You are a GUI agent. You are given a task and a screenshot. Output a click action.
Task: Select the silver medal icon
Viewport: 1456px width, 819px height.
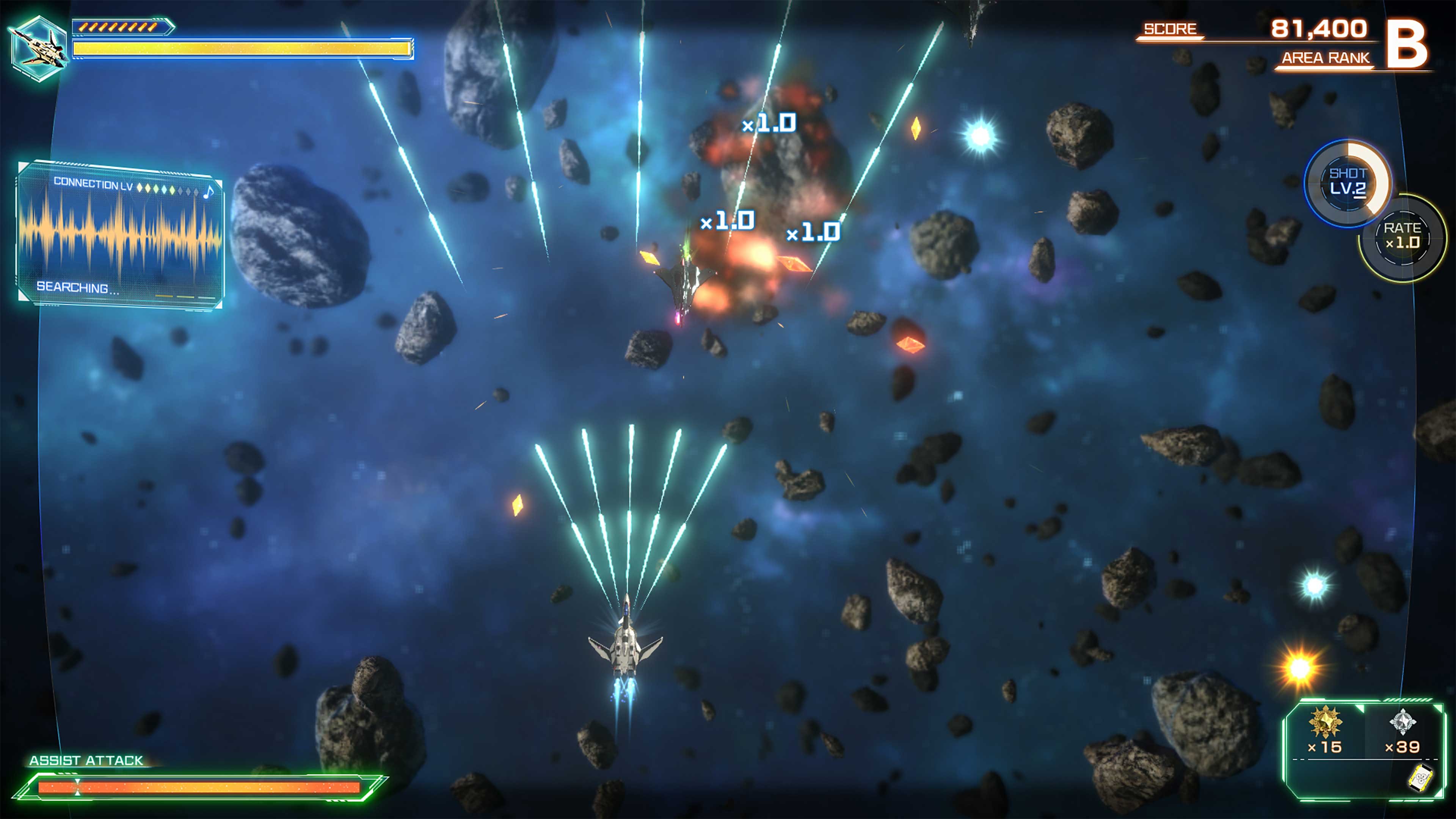(1402, 722)
